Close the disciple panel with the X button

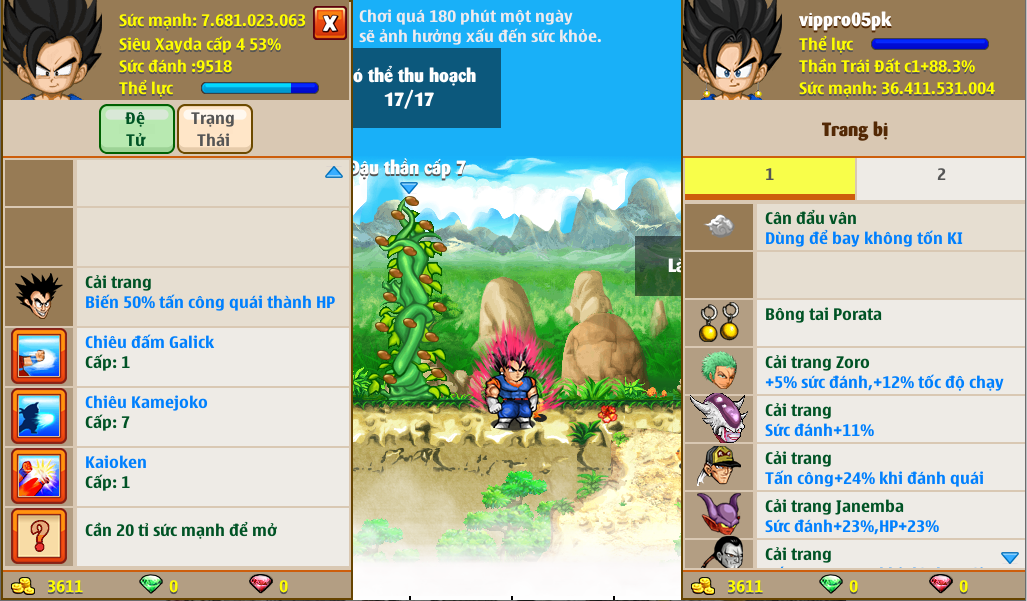click(x=329, y=23)
